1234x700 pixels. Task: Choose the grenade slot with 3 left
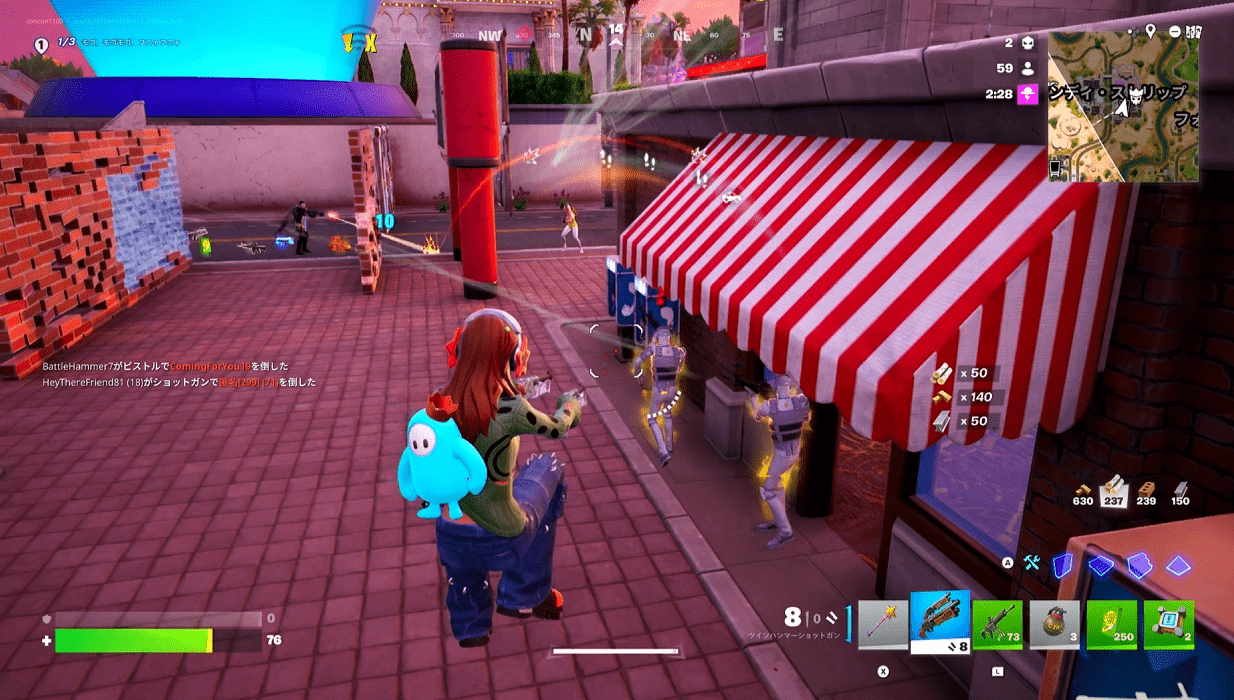pos(1054,625)
